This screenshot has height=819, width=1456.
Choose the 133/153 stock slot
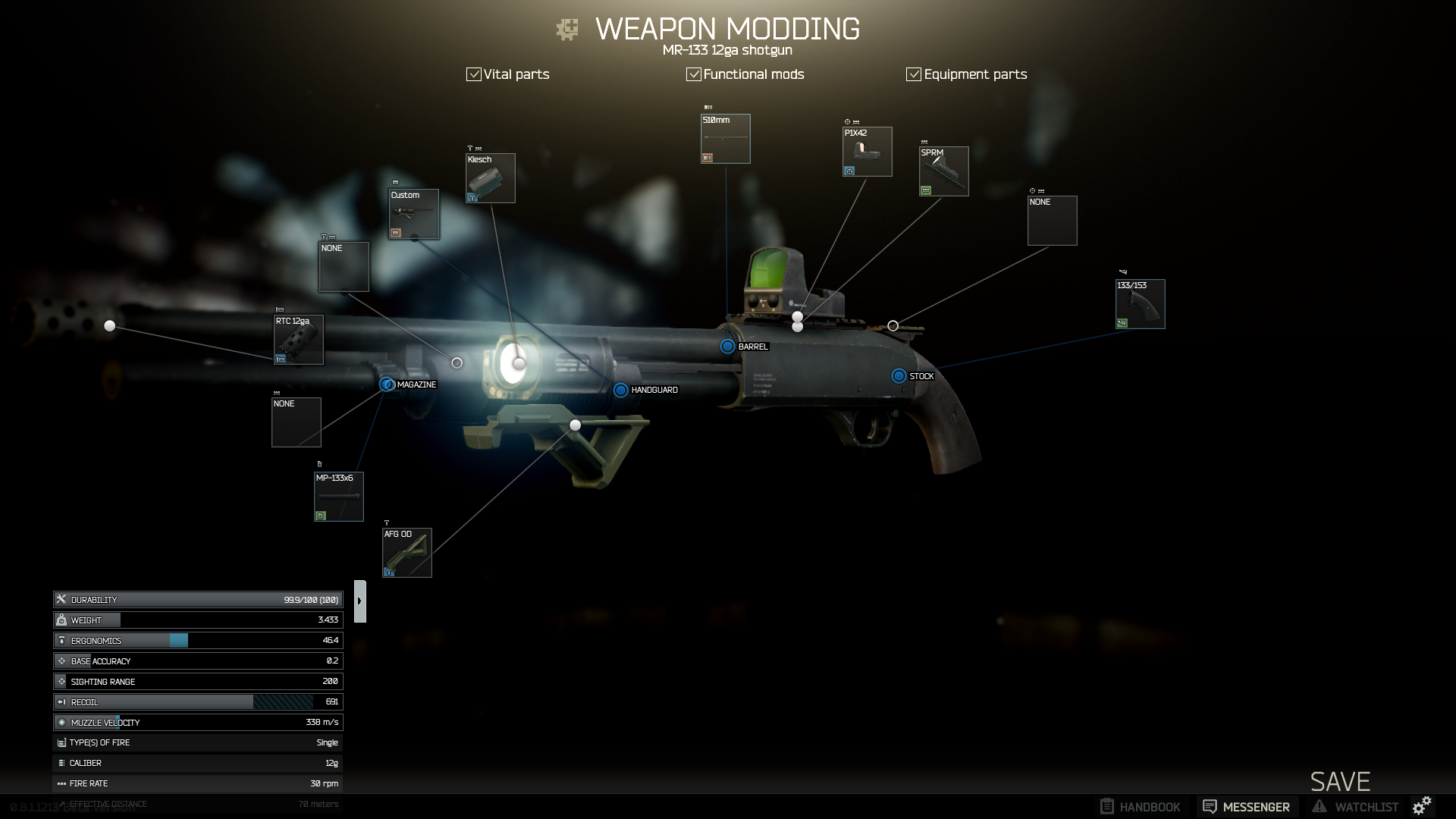[x=1141, y=304]
